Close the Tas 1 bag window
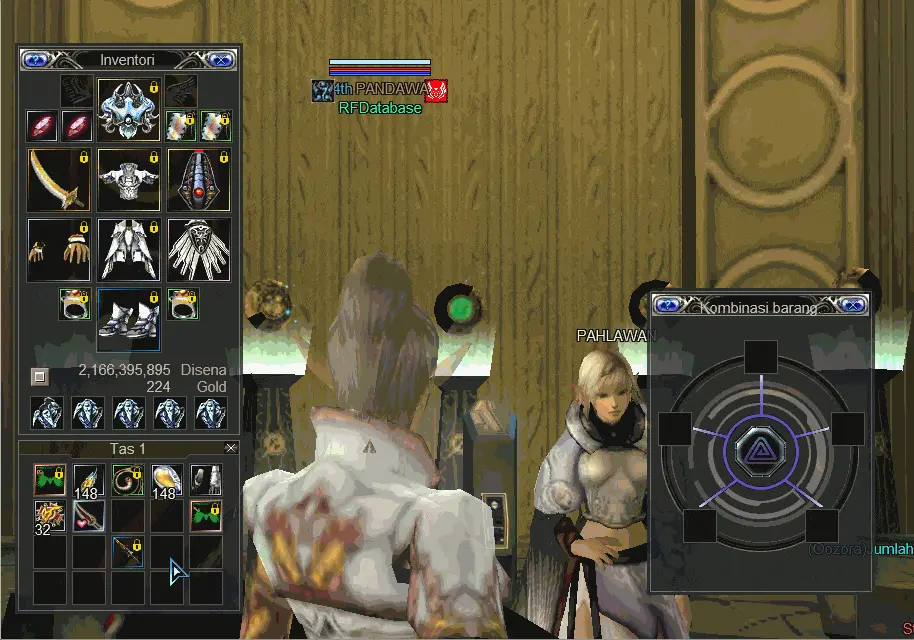Image resolution: width=914 pixels, height=640 pixels. [231, 448]
